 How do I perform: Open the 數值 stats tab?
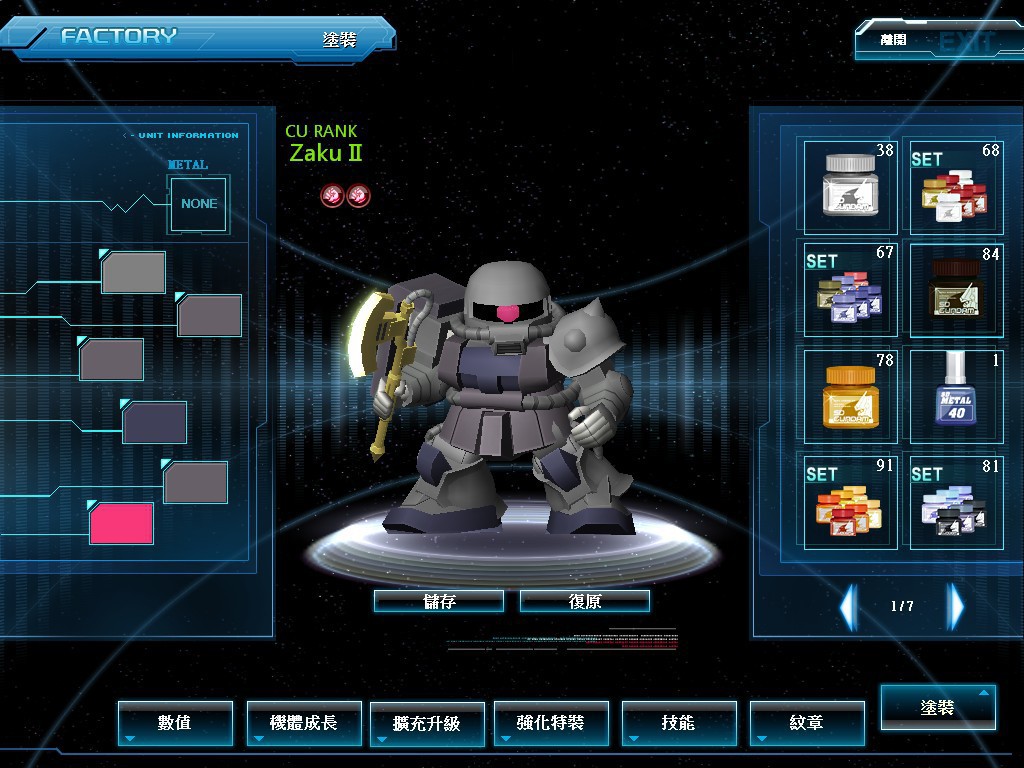click(175, 722)
